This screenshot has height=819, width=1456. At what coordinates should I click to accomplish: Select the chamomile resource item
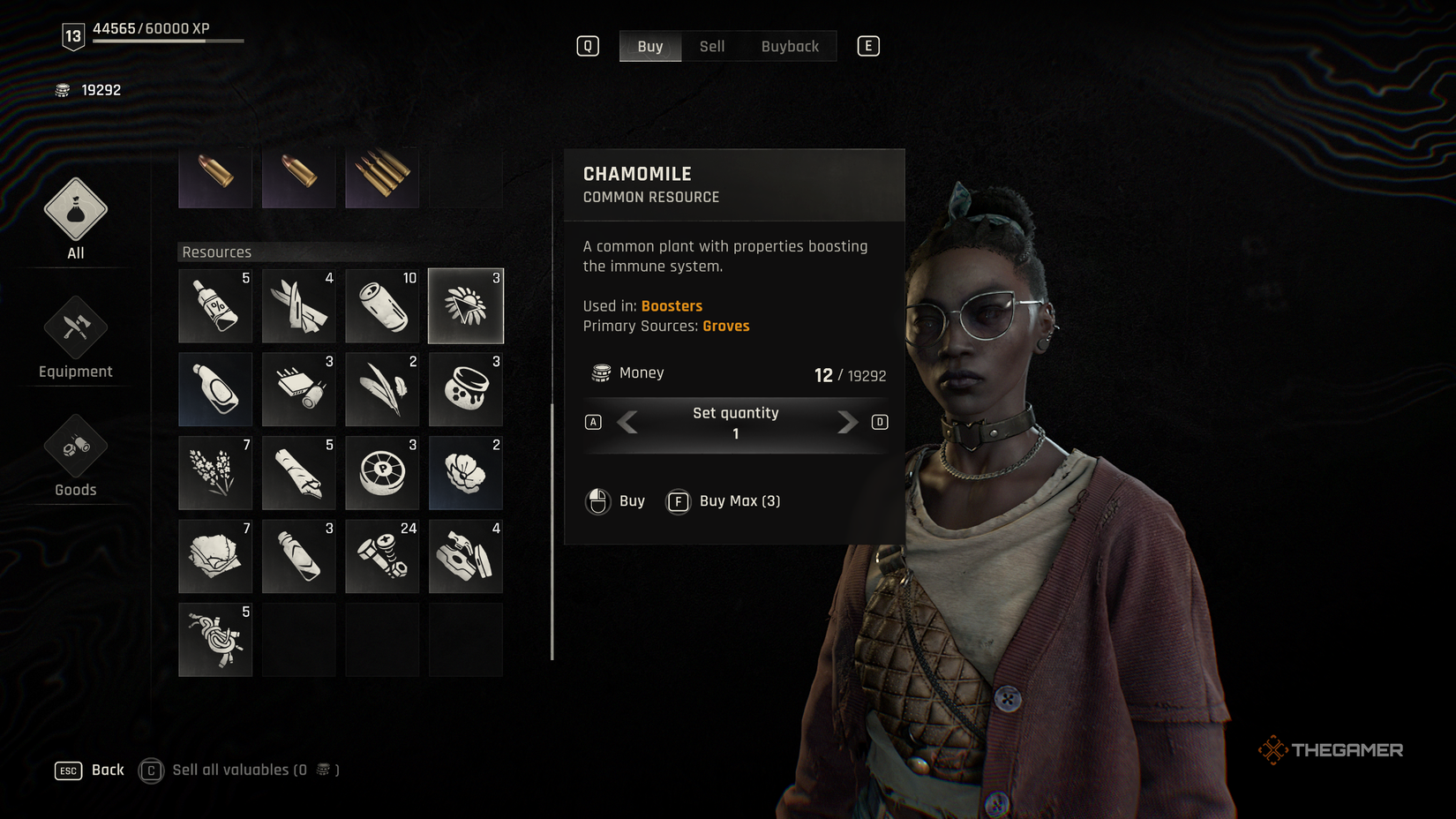tap(465, 305)
